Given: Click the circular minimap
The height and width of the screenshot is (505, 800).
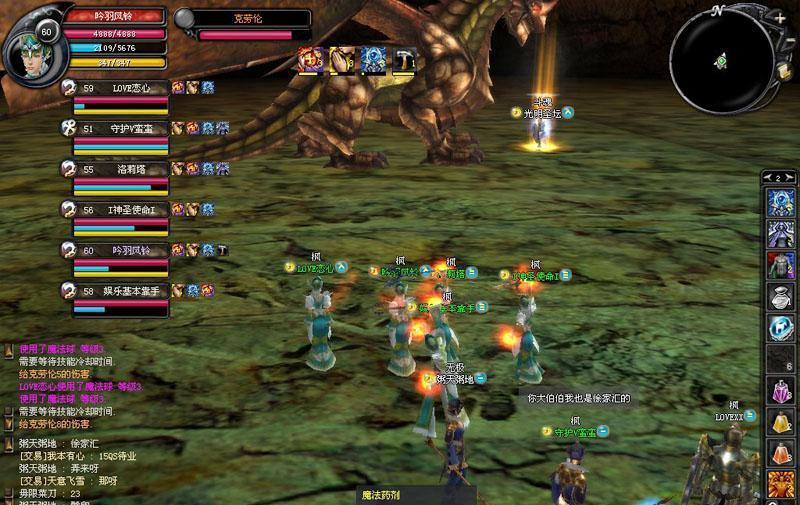Looking at the screenshot, I should (x=720, y=60).
